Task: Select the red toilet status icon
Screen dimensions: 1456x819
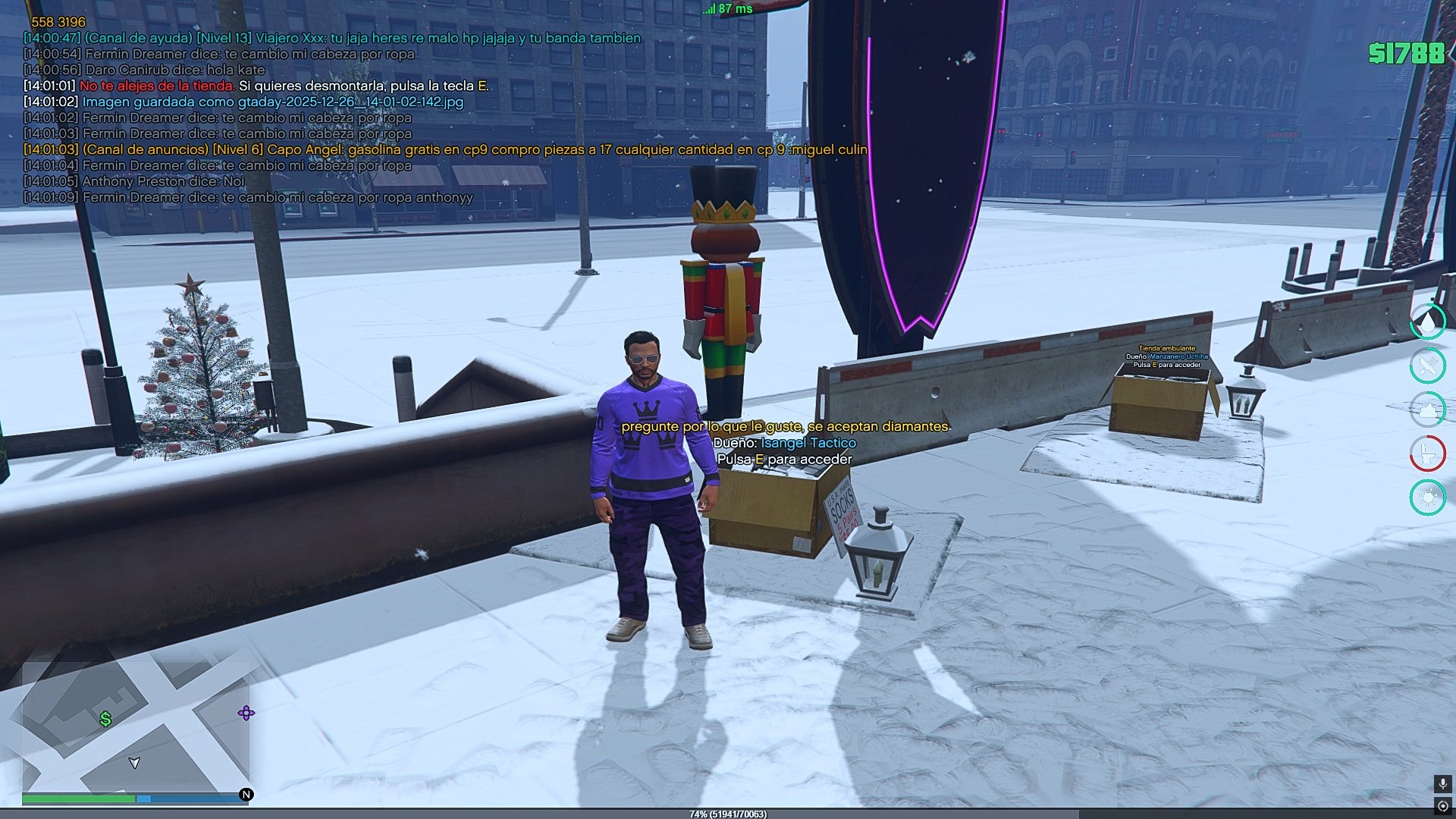Action: (1428, 453)
